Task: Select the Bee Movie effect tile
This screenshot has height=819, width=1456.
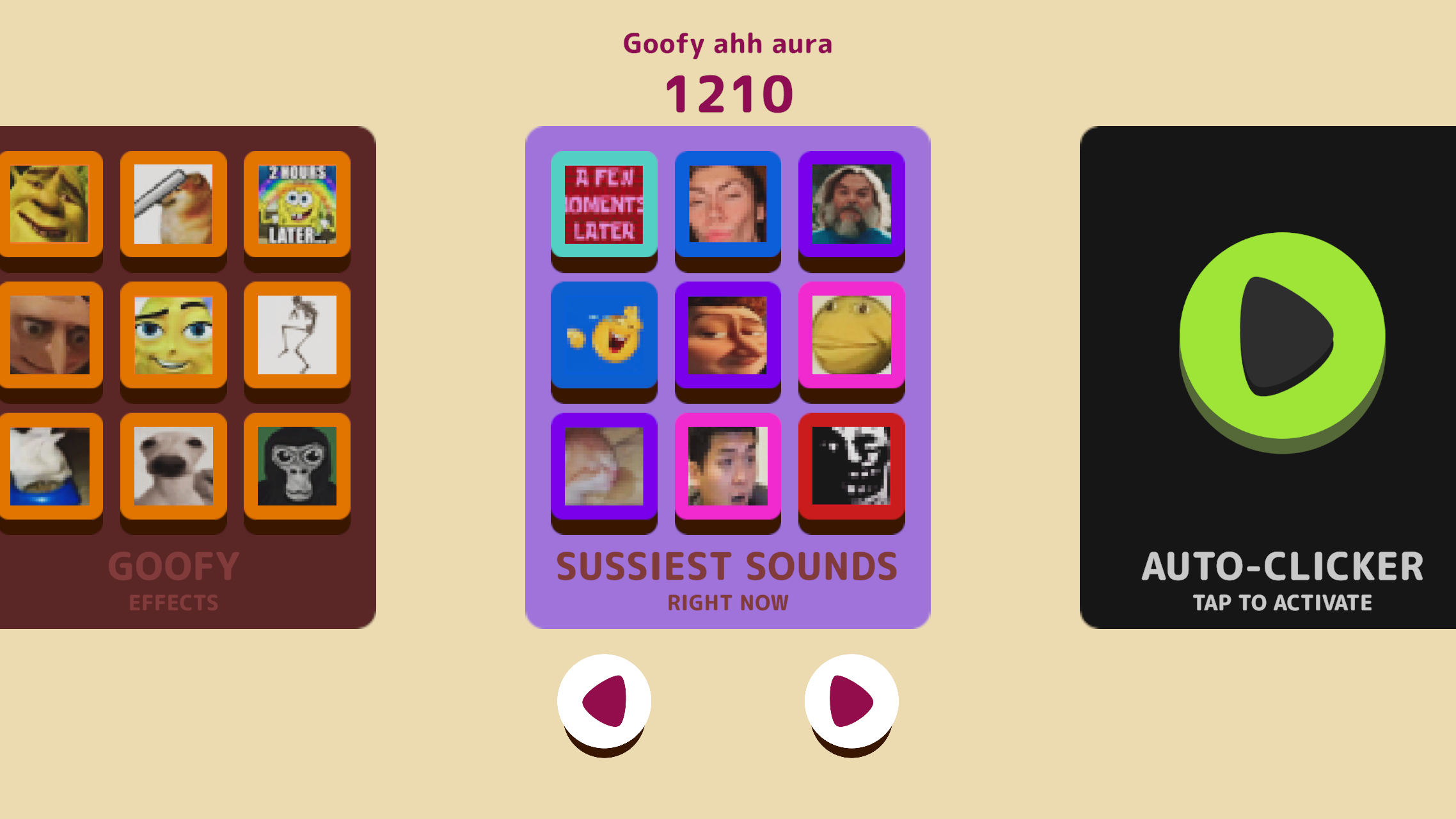Action: [x=173, y=335]
